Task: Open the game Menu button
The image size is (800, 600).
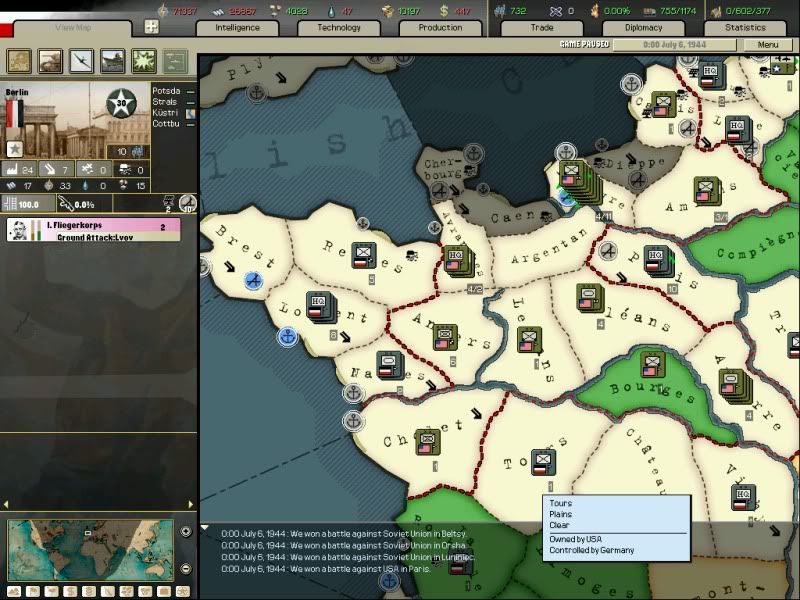Action: 768,45
